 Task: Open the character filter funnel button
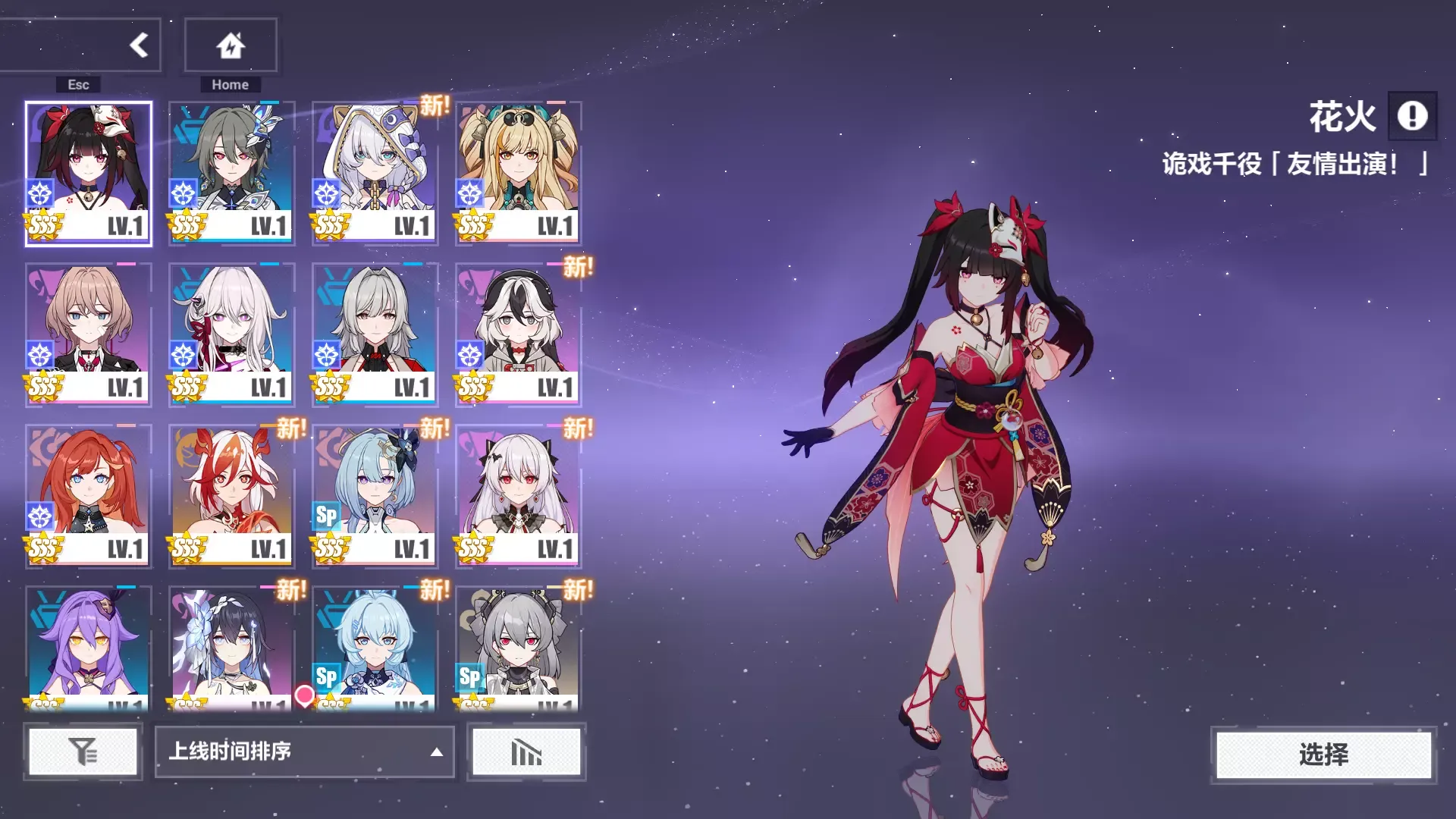(83, 752)
